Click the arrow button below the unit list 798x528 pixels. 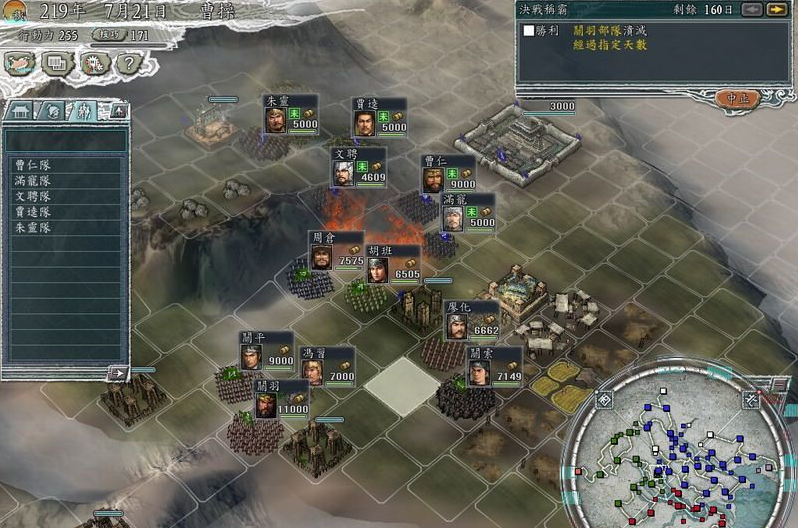pyautogui.click(x=118, y=373)
